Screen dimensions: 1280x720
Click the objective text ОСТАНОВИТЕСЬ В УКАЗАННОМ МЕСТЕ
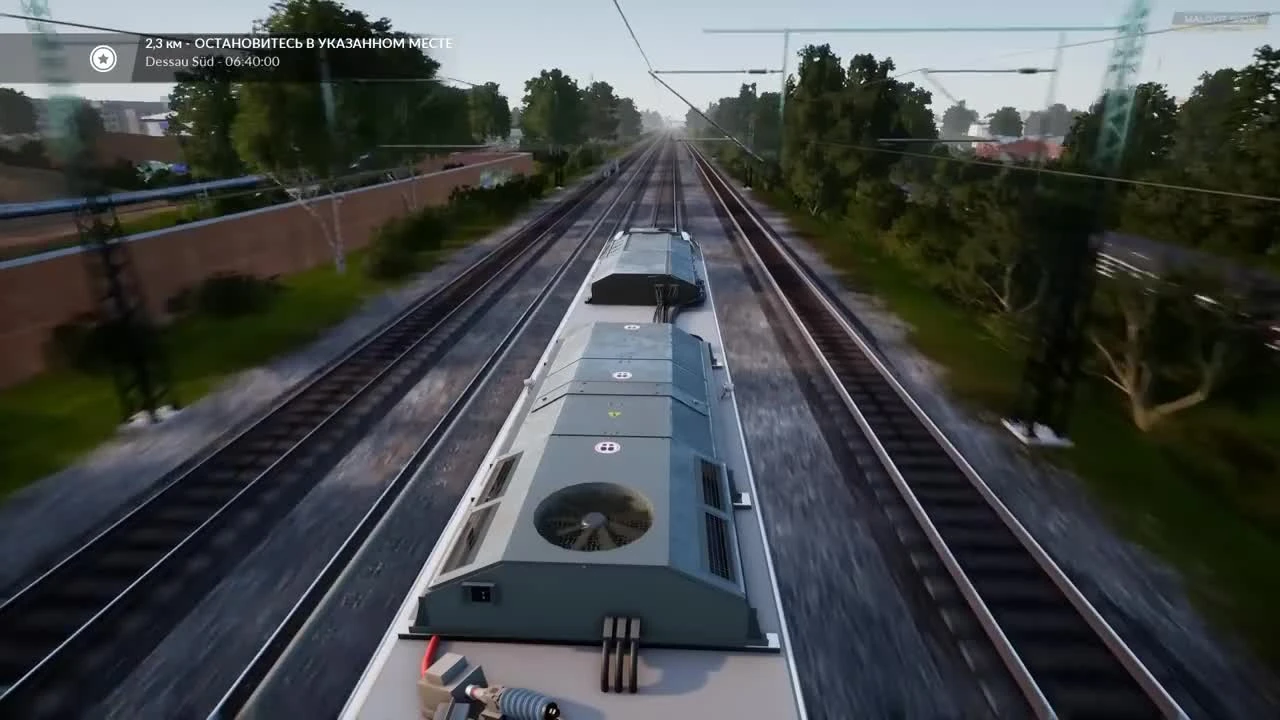326,43
